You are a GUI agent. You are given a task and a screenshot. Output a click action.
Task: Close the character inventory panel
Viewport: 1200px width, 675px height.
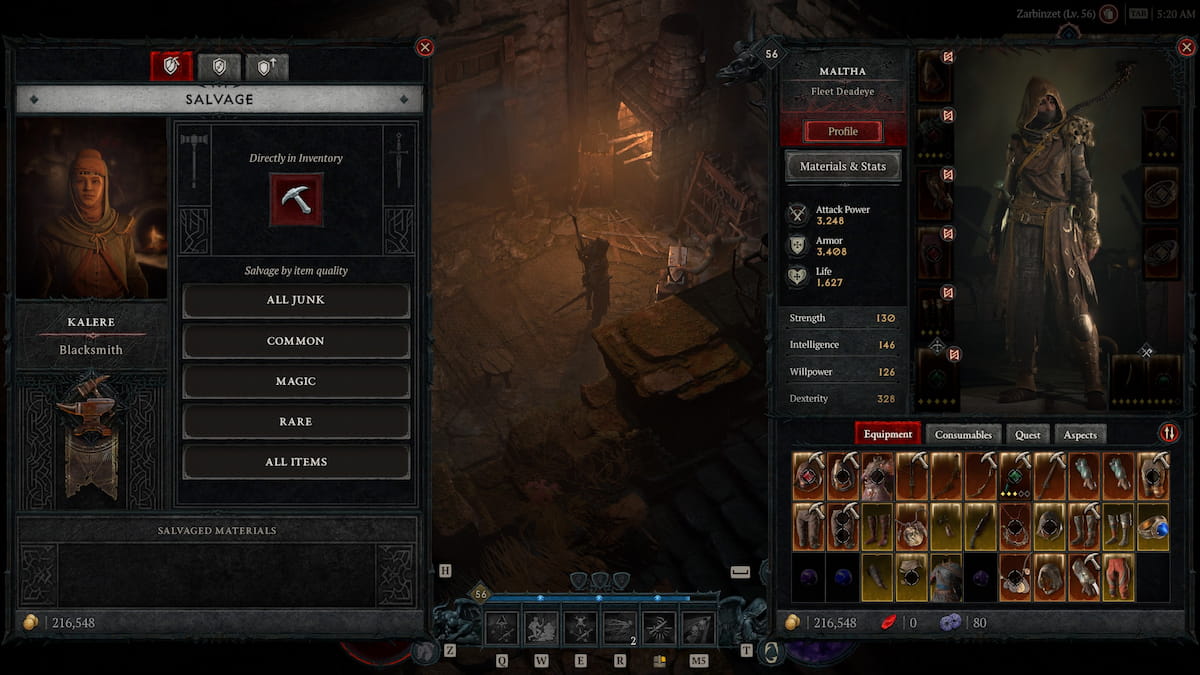1186,47
